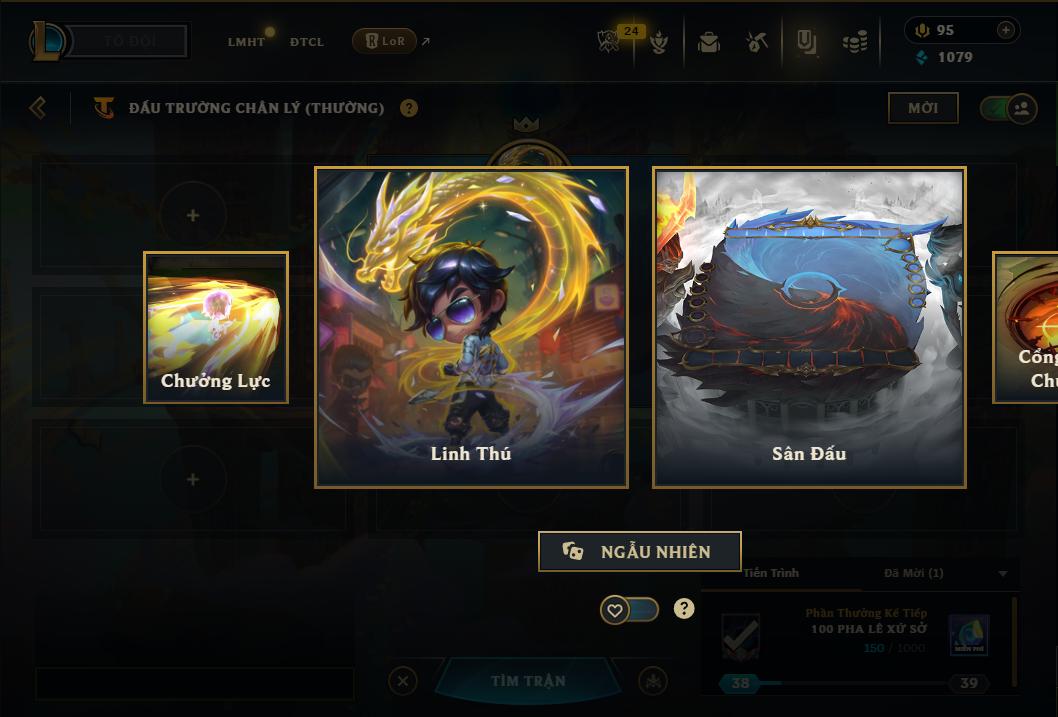
Task: Switch to the LMHT section
Action: [x=246, y=42]
